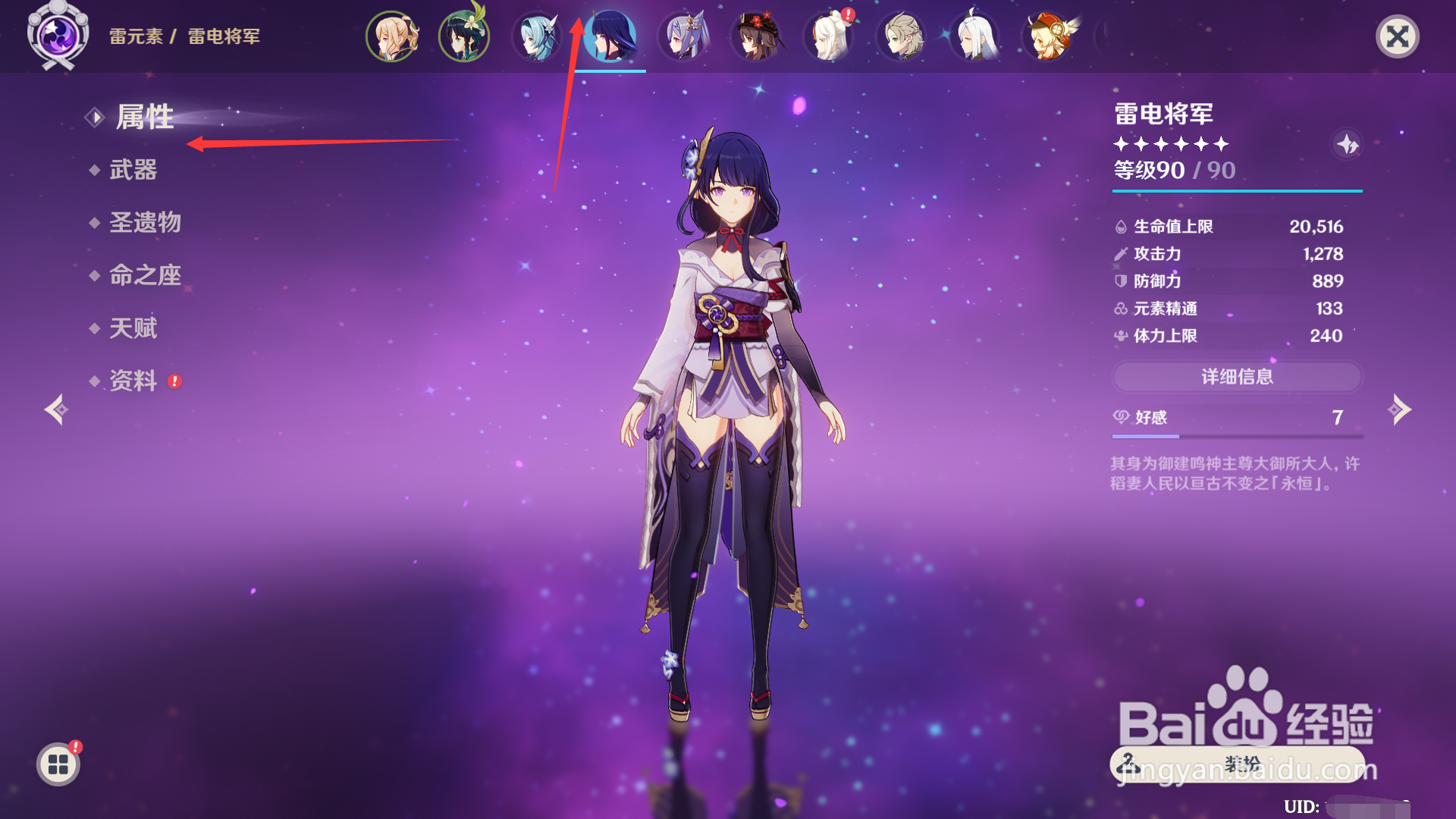Image resolution: width=1456 pixels, height=819 pixels.
Task: Click the avatar with the red notification badge
Action: tap(828, 36)
